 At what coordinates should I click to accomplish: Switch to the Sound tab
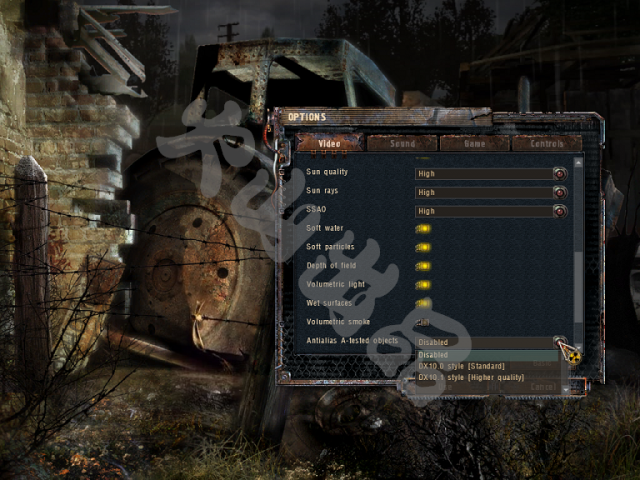[x=402, y=143]
